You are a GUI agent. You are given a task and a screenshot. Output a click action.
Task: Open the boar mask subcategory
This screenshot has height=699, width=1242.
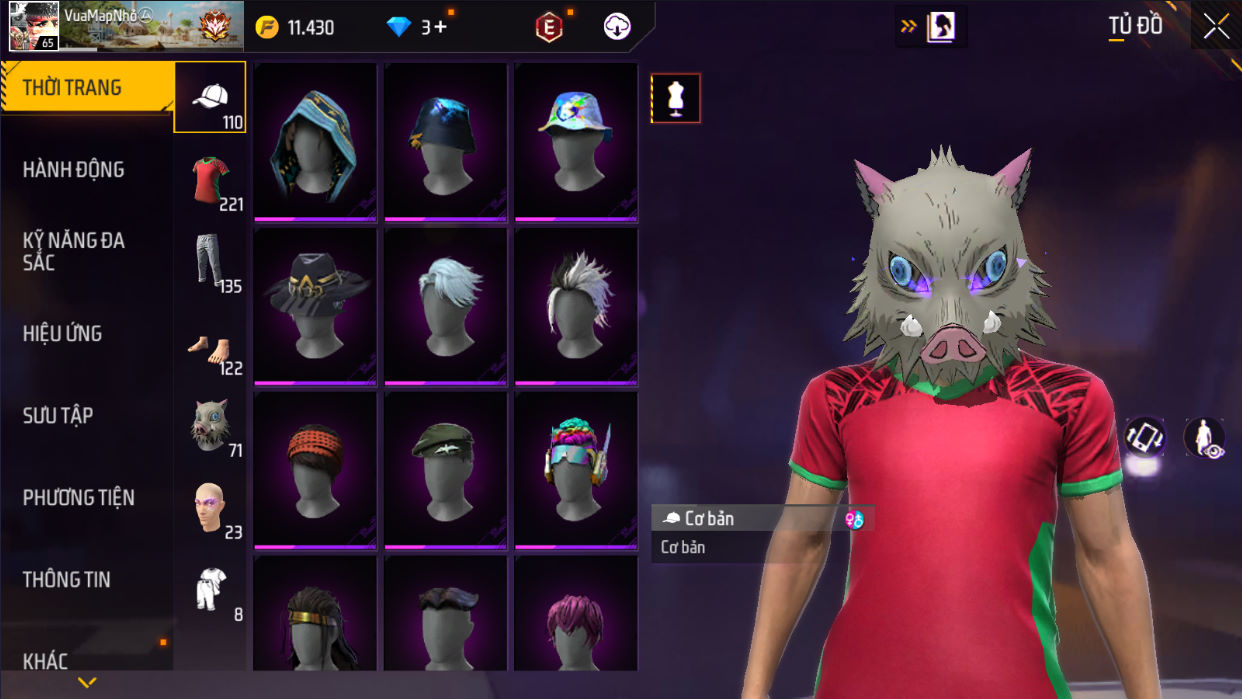(x=210, y=427)
